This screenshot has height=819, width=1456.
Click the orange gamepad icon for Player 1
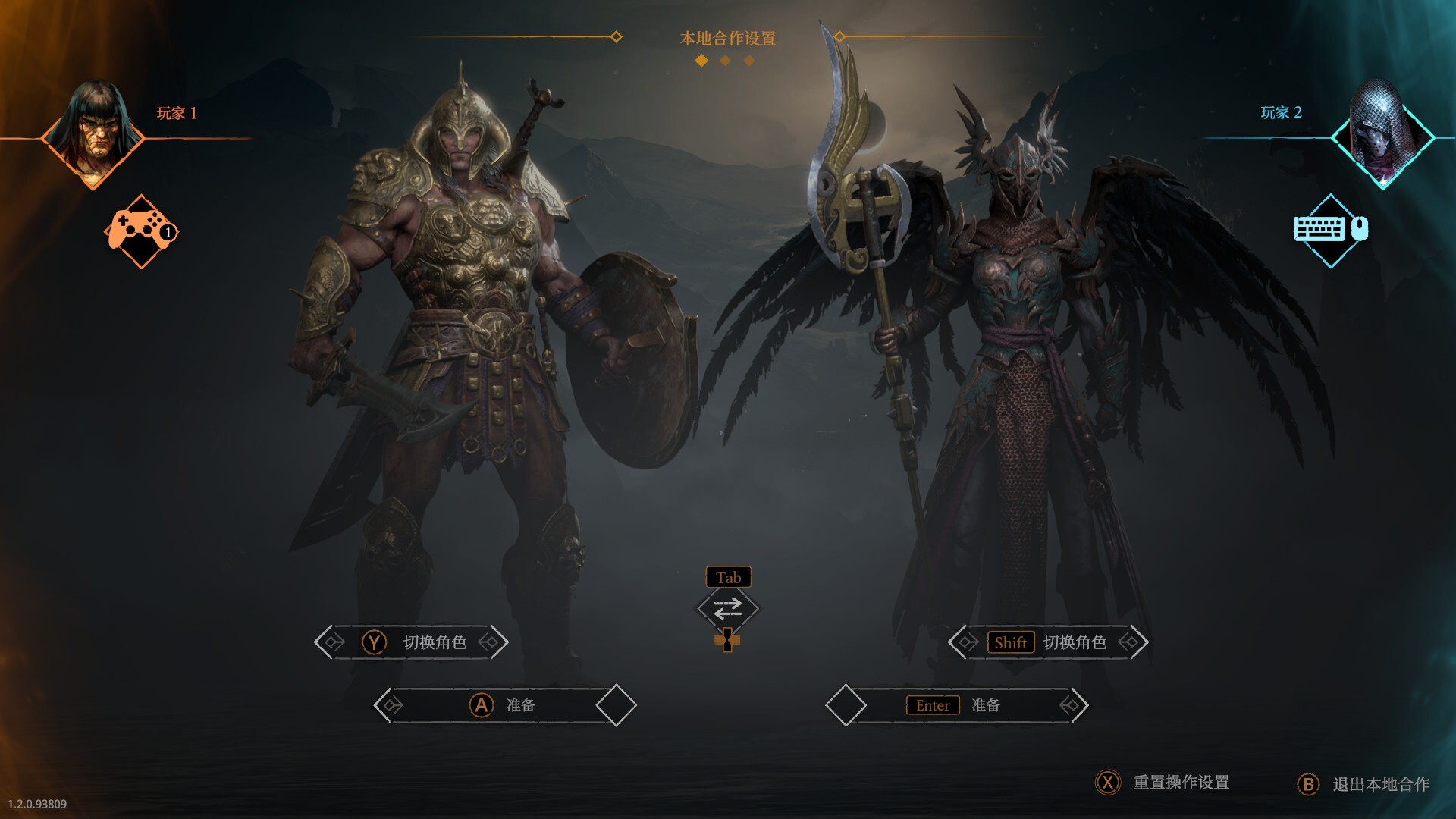[141, 230]
